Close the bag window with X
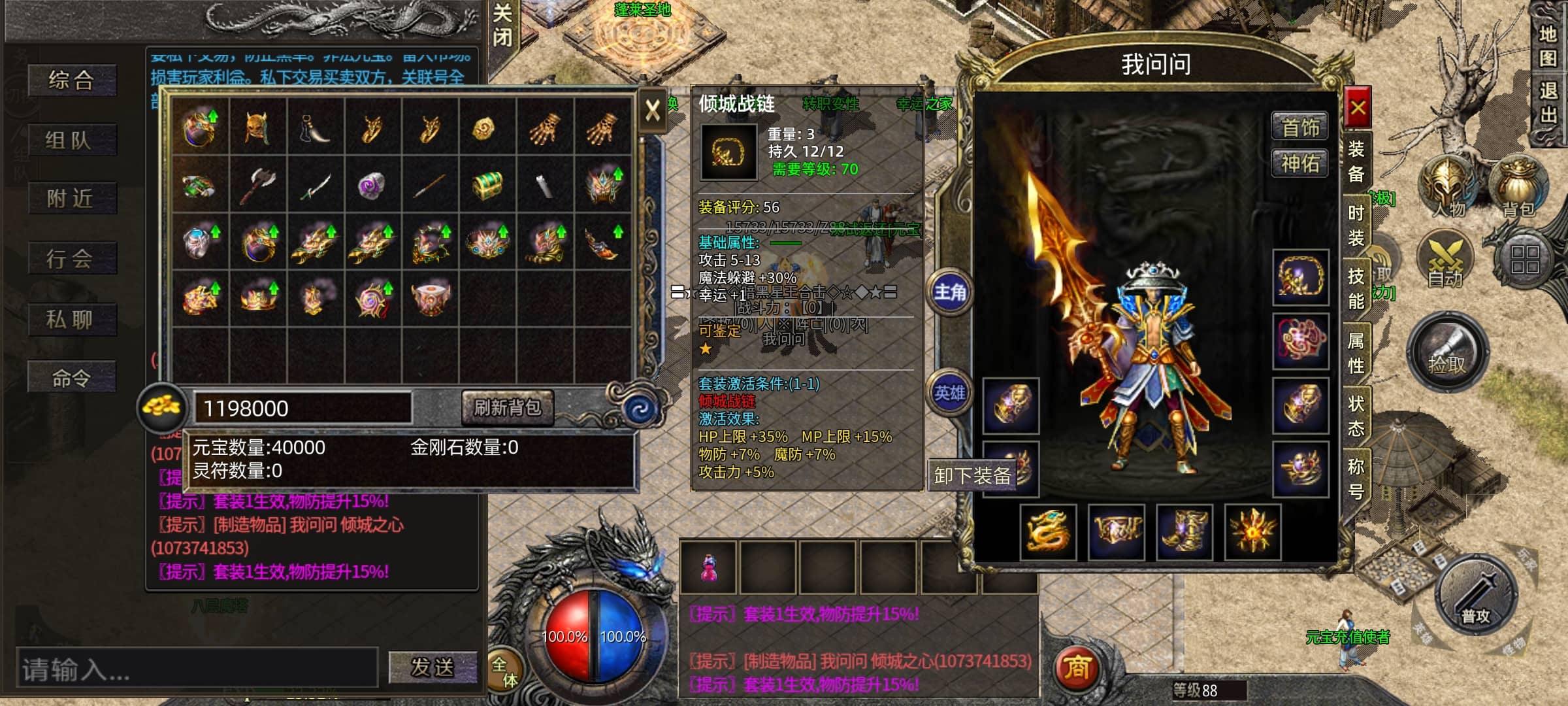The image size is (1568, 706). click(x=652, y=110)
